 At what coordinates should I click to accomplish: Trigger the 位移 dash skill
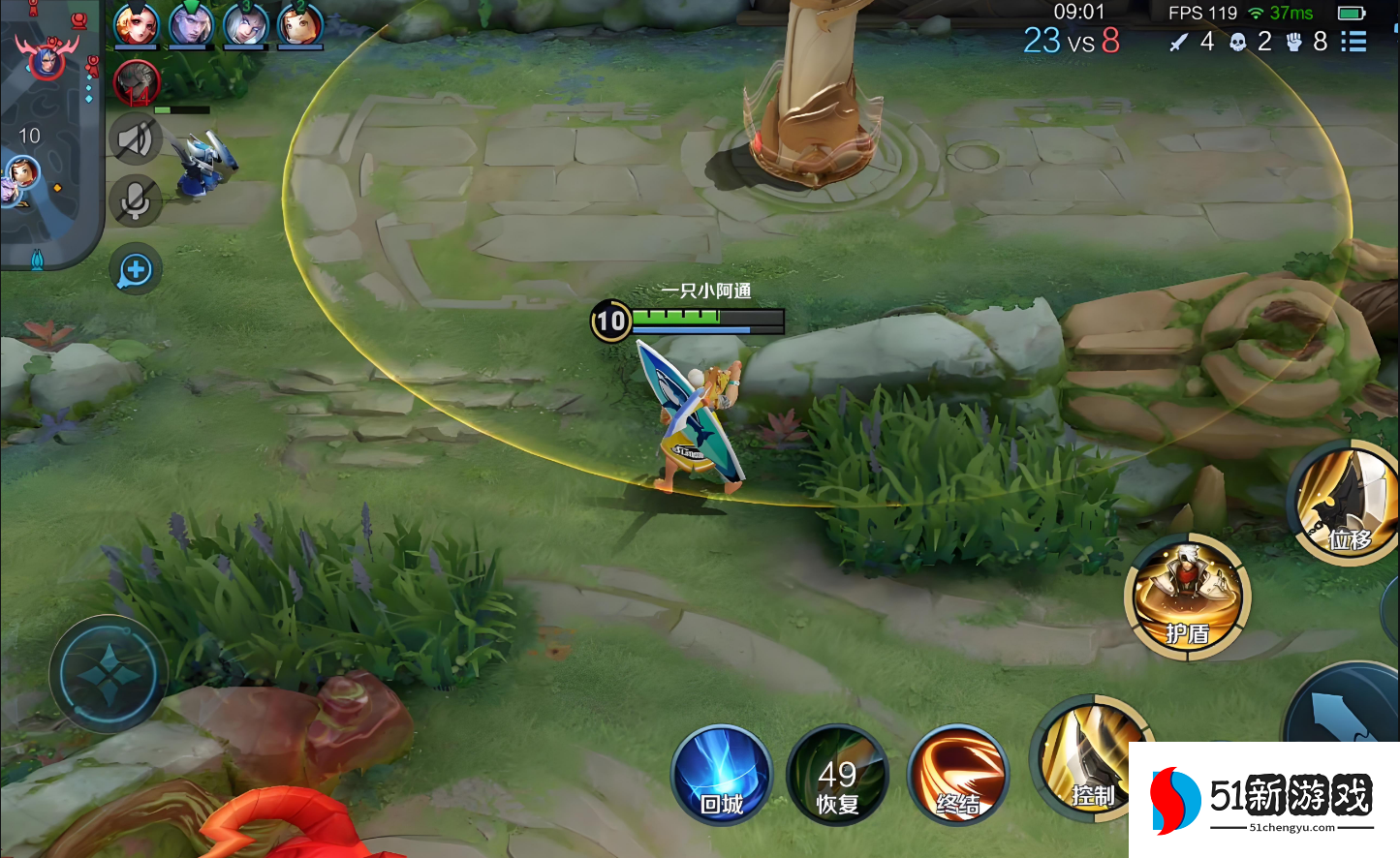1347,502
